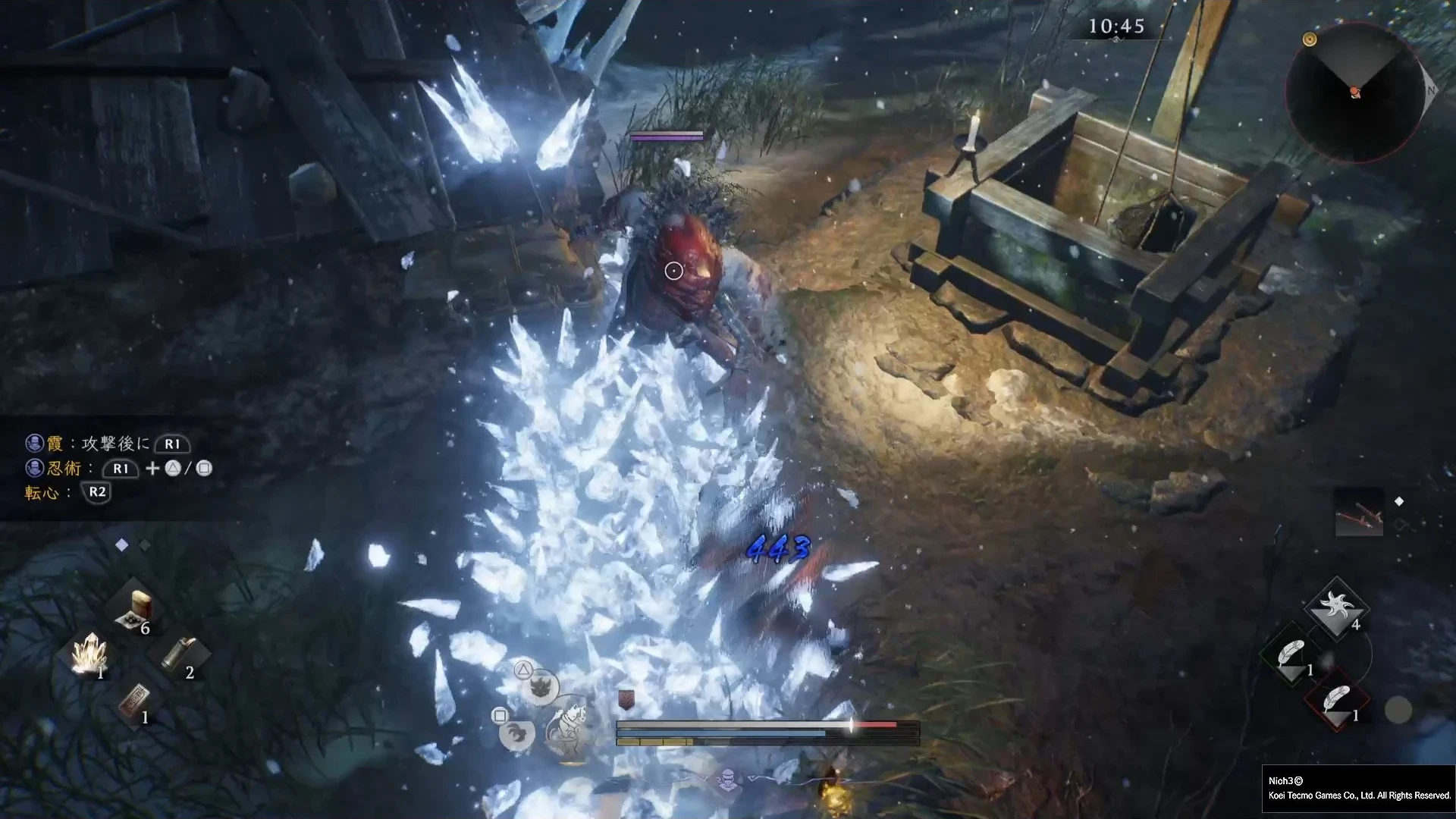Choose the talisman tag item slot
The height and width of the screenshot is (819, 1456).
(135, 701)
